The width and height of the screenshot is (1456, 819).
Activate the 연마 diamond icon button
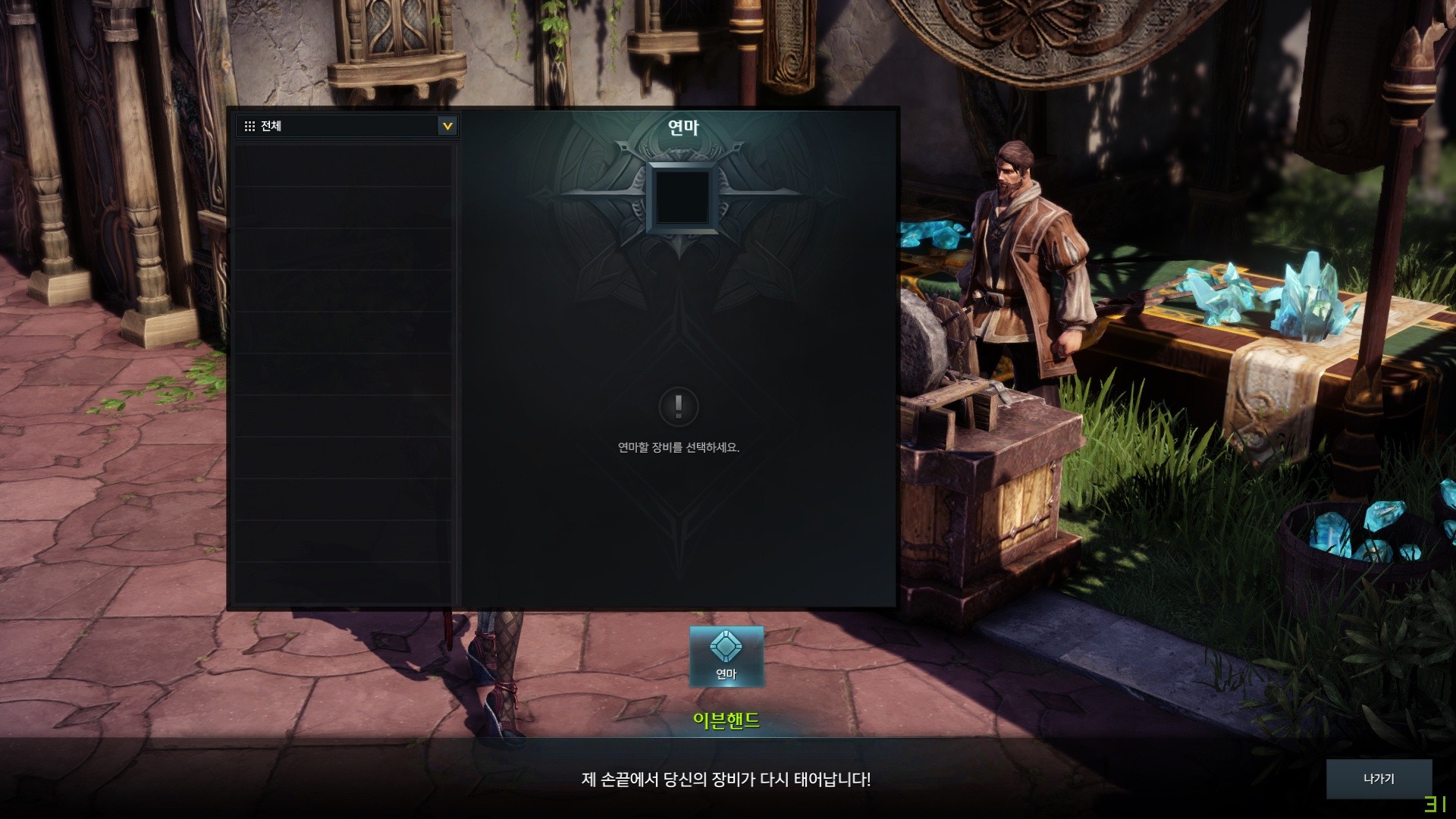[726, 656]
